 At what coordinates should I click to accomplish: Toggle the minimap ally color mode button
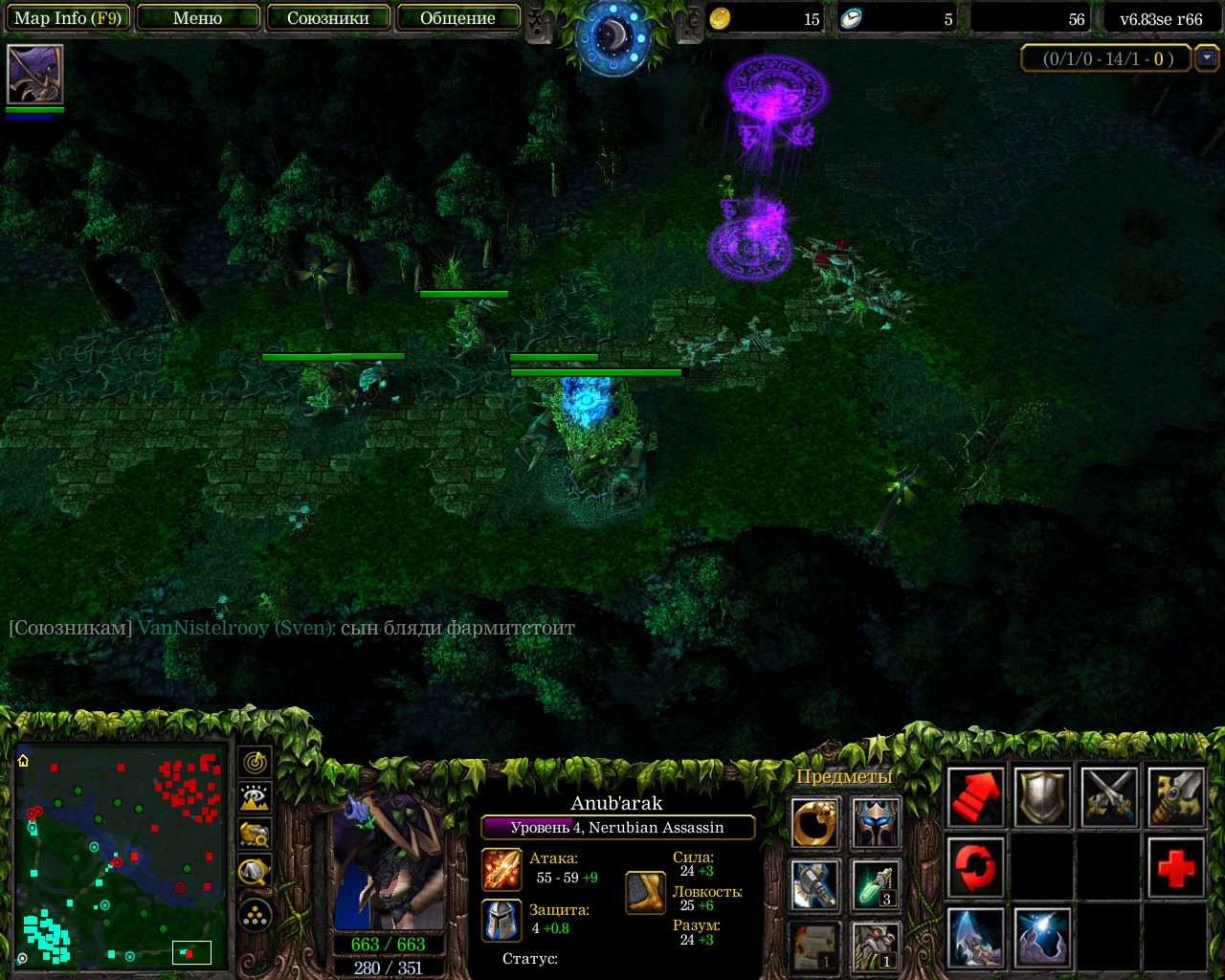click(255, 835)
